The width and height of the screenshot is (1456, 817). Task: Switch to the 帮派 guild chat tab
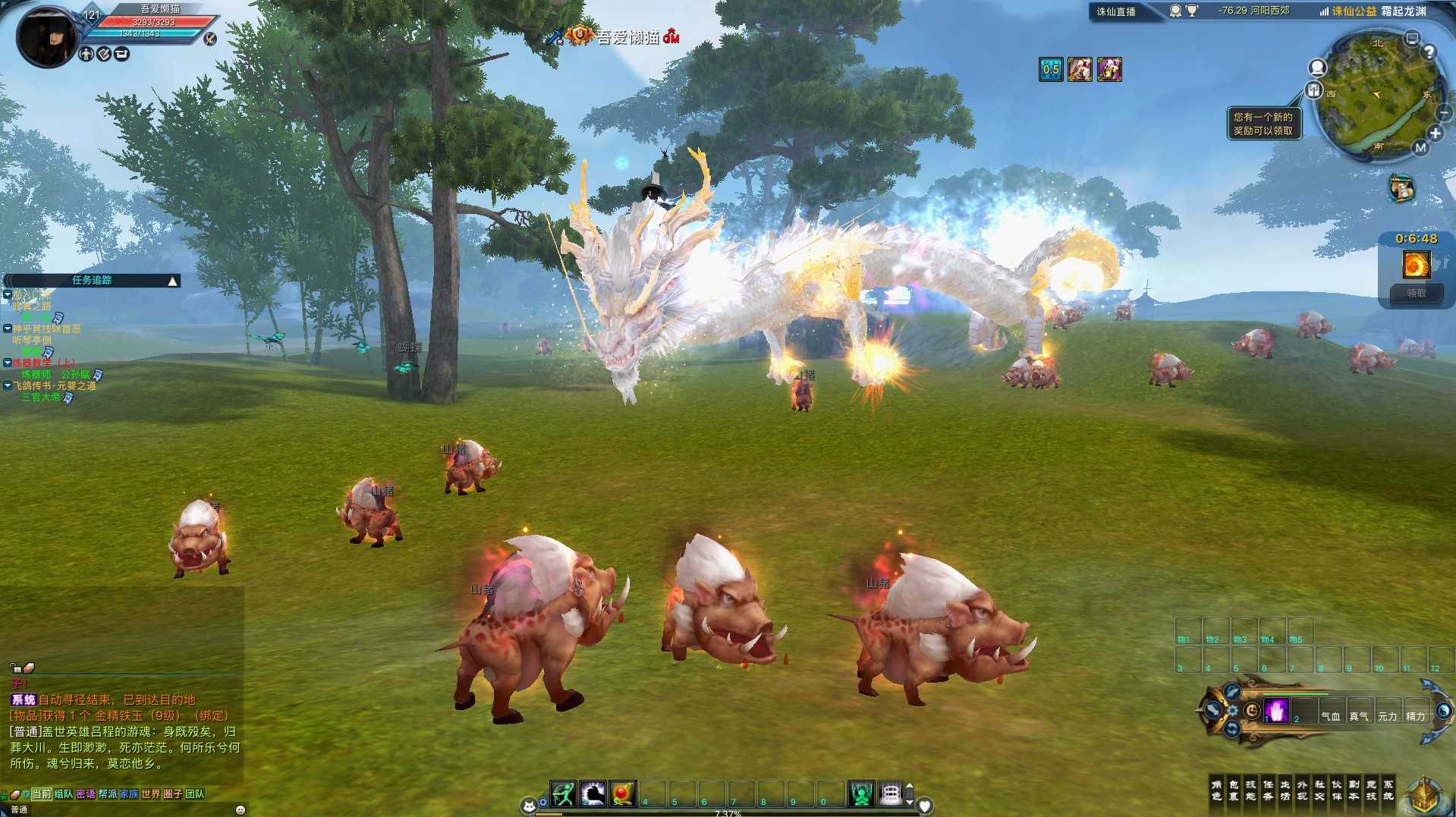tap(108, 794)
